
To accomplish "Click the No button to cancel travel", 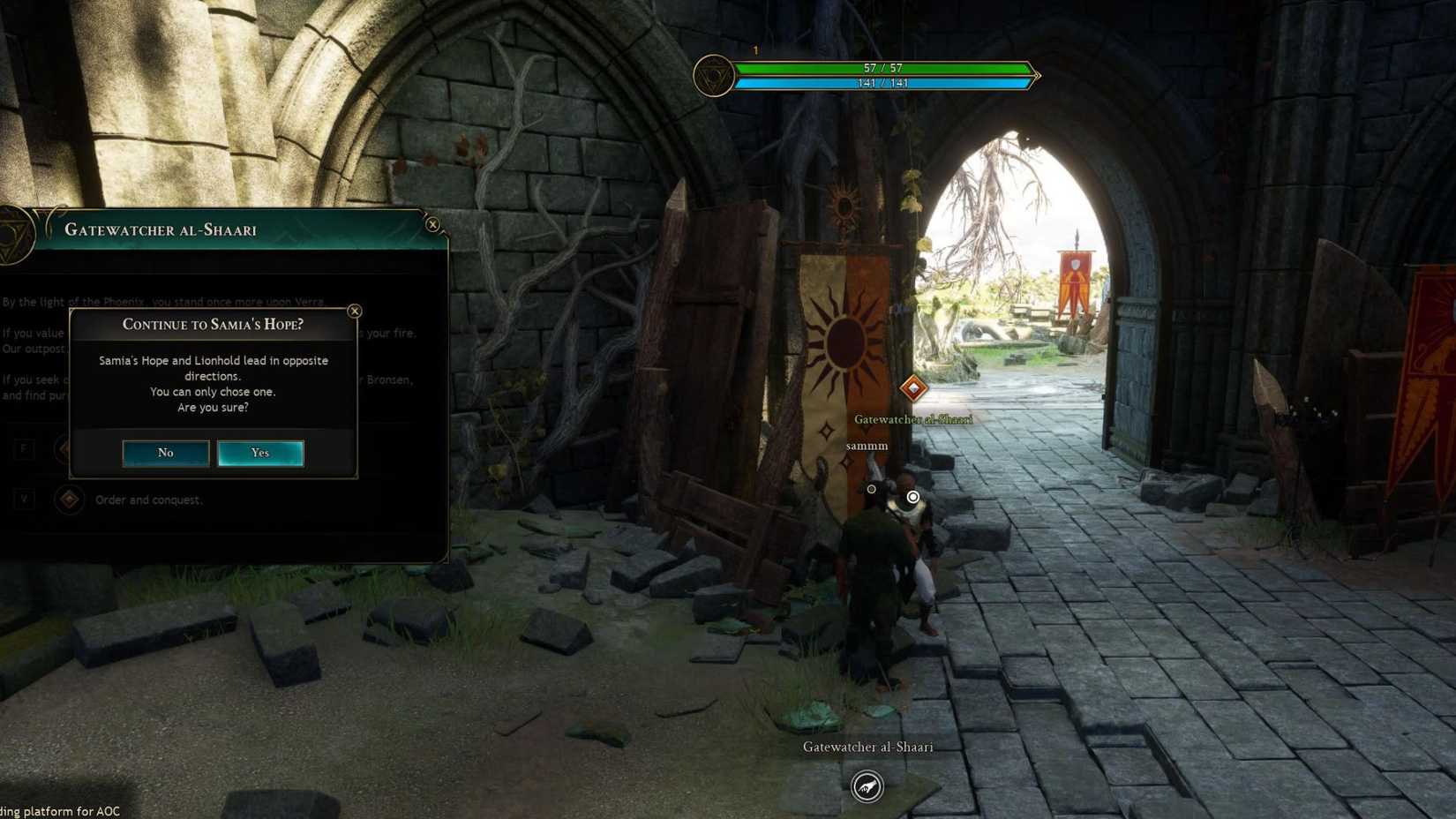I will point(166,453).
